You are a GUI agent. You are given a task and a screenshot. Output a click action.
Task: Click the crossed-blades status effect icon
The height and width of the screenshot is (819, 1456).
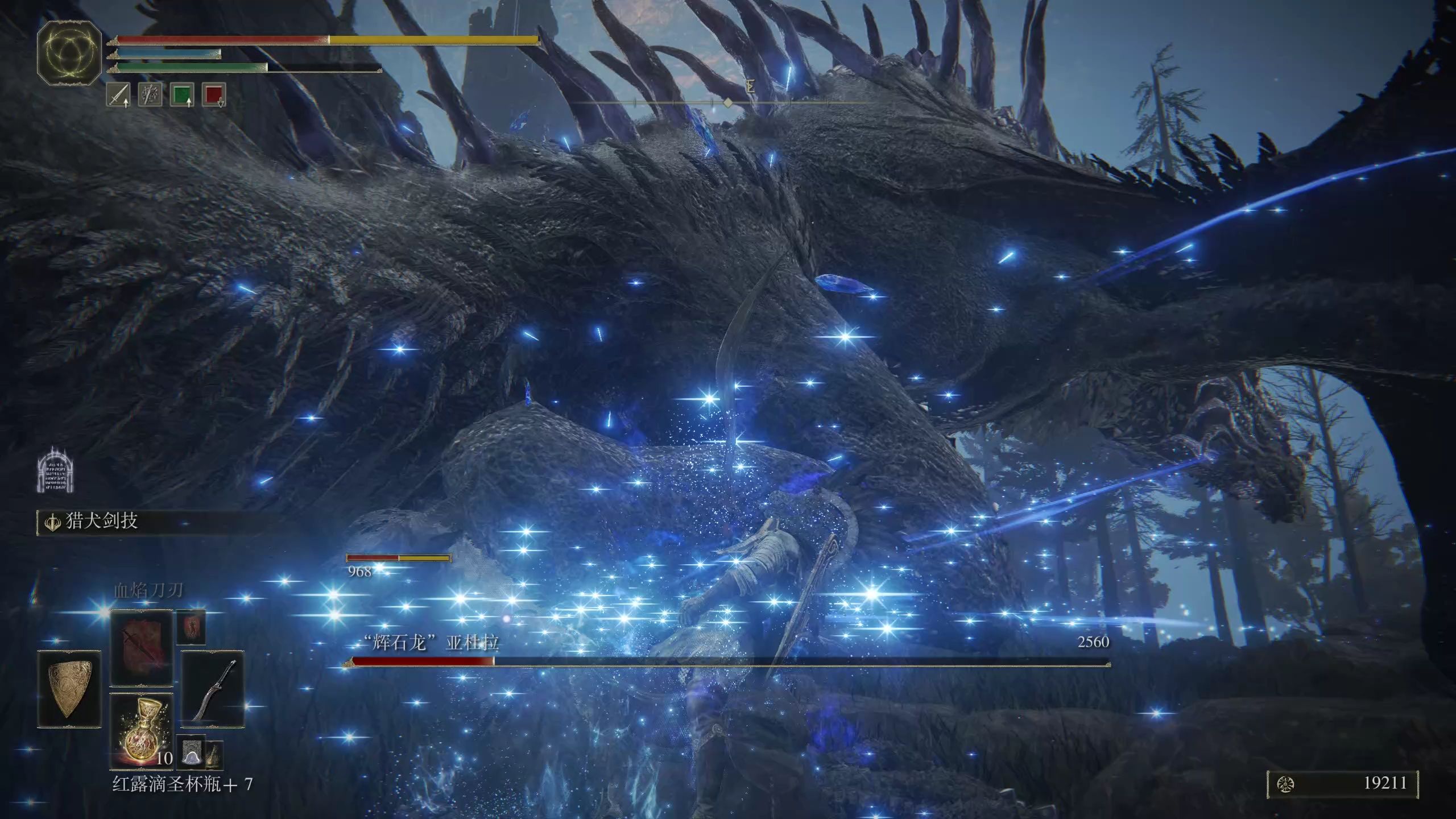pyautogui.click(x=150, y=95)
